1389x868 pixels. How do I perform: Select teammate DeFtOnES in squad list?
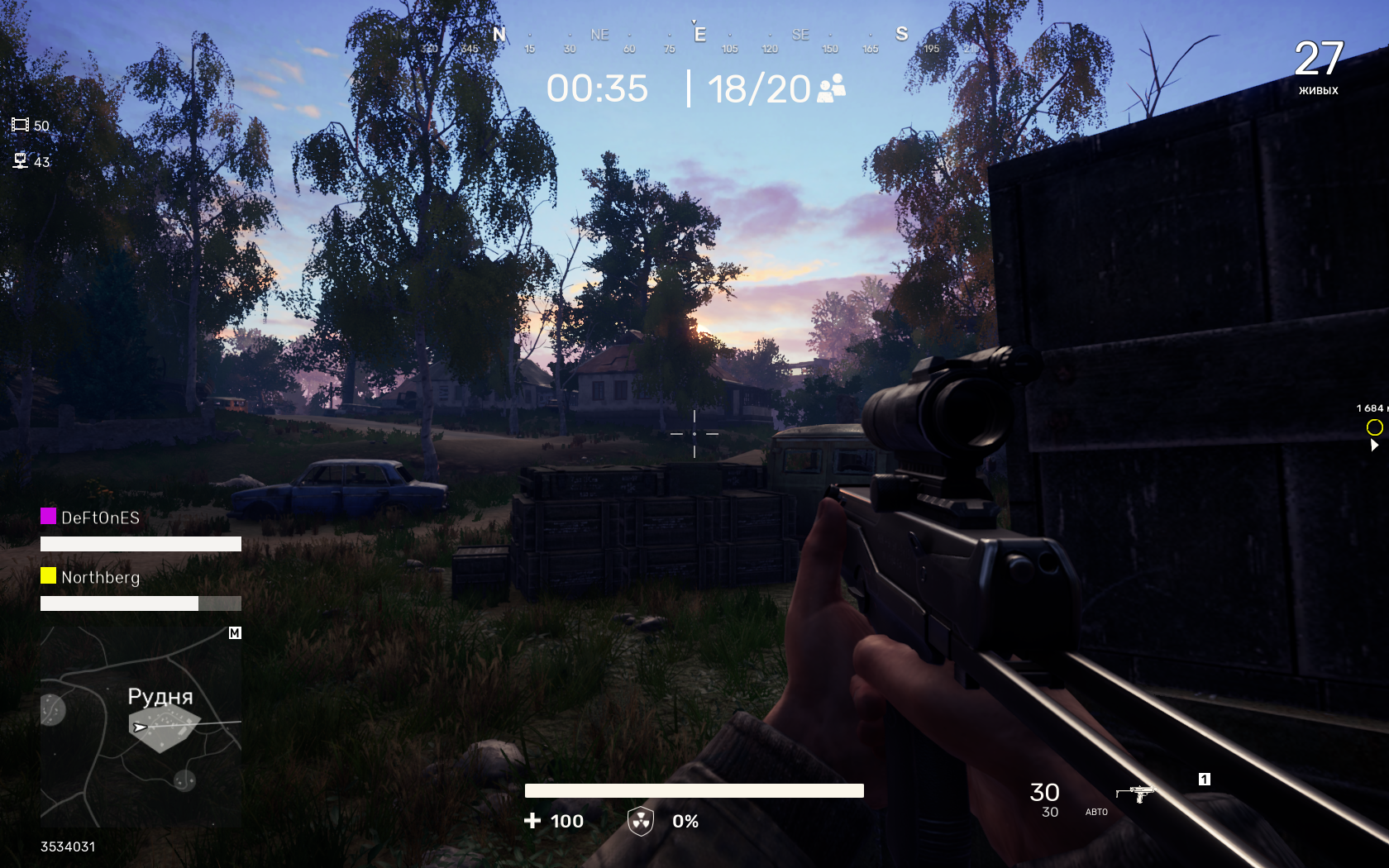click(x=100, y=517)
